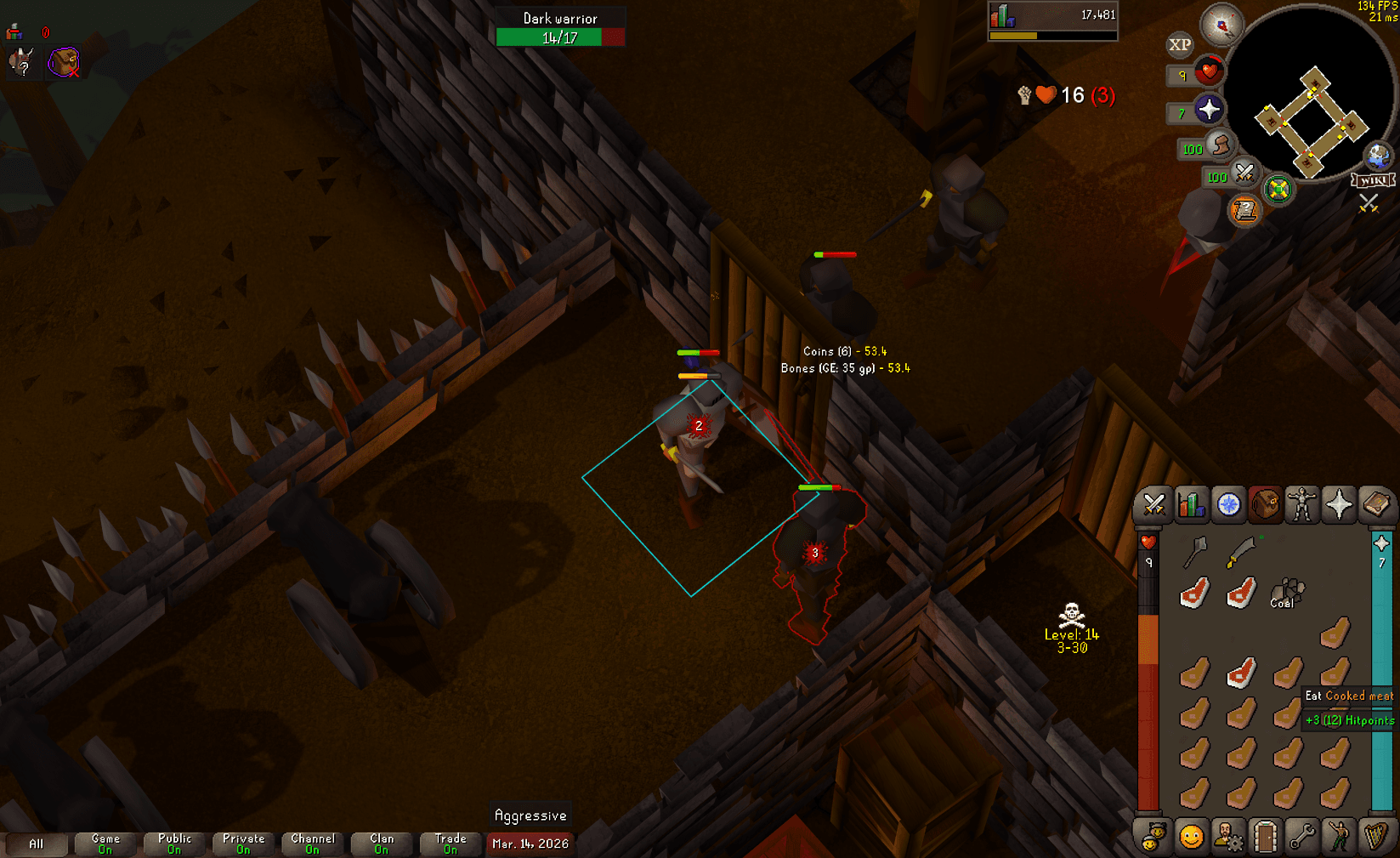Screen dimensions: 1400x858
Task: Open the Quest list tab
Action: click(x=1227, y=503)
